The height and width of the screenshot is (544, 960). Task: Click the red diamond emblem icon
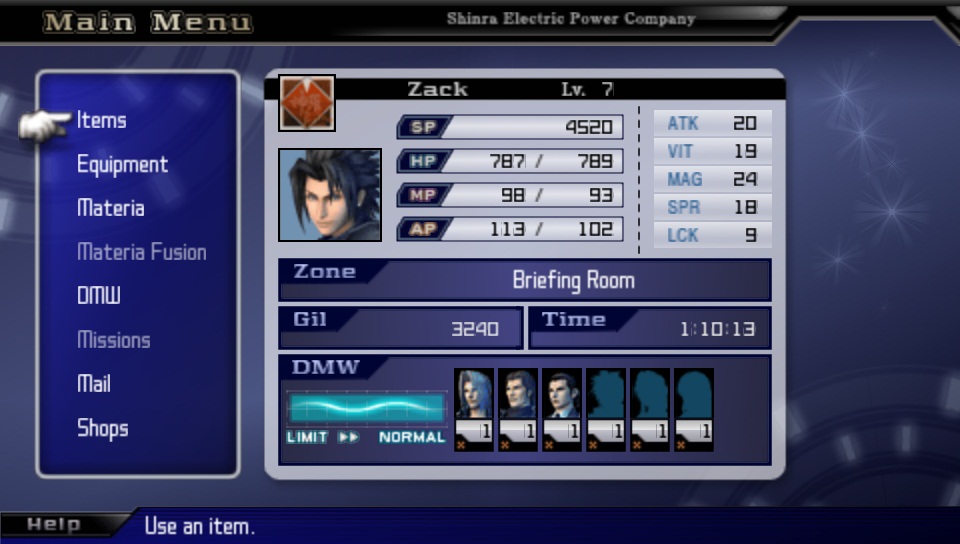coord(307,103)
